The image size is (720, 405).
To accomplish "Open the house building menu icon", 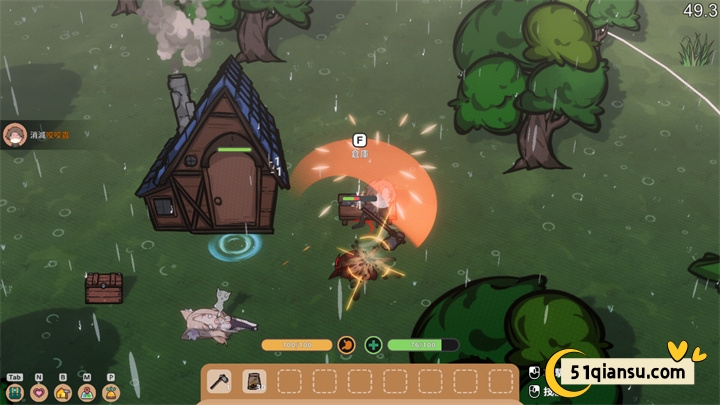I will coord(63,392).
